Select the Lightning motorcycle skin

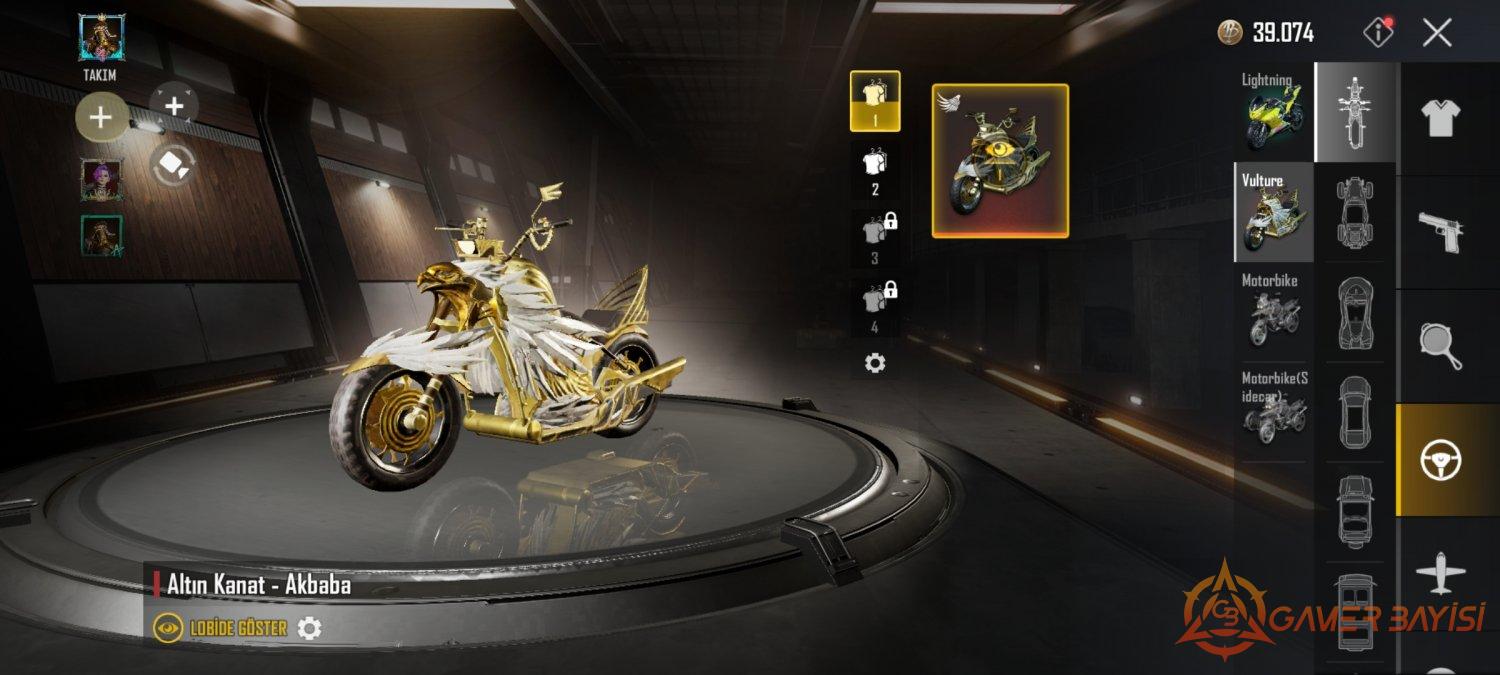1274,111
